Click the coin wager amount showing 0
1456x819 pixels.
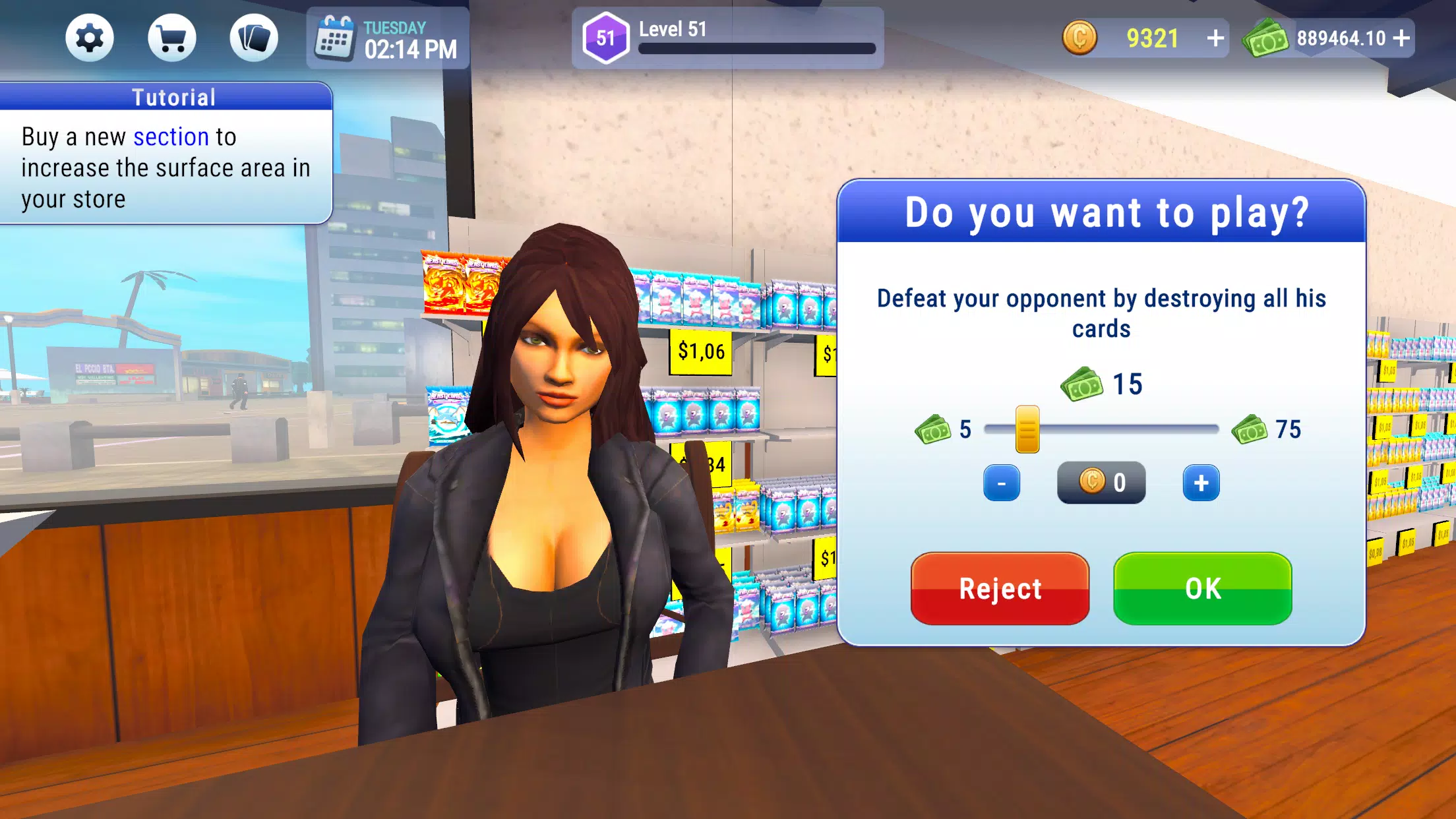[x=1101, y=481]
